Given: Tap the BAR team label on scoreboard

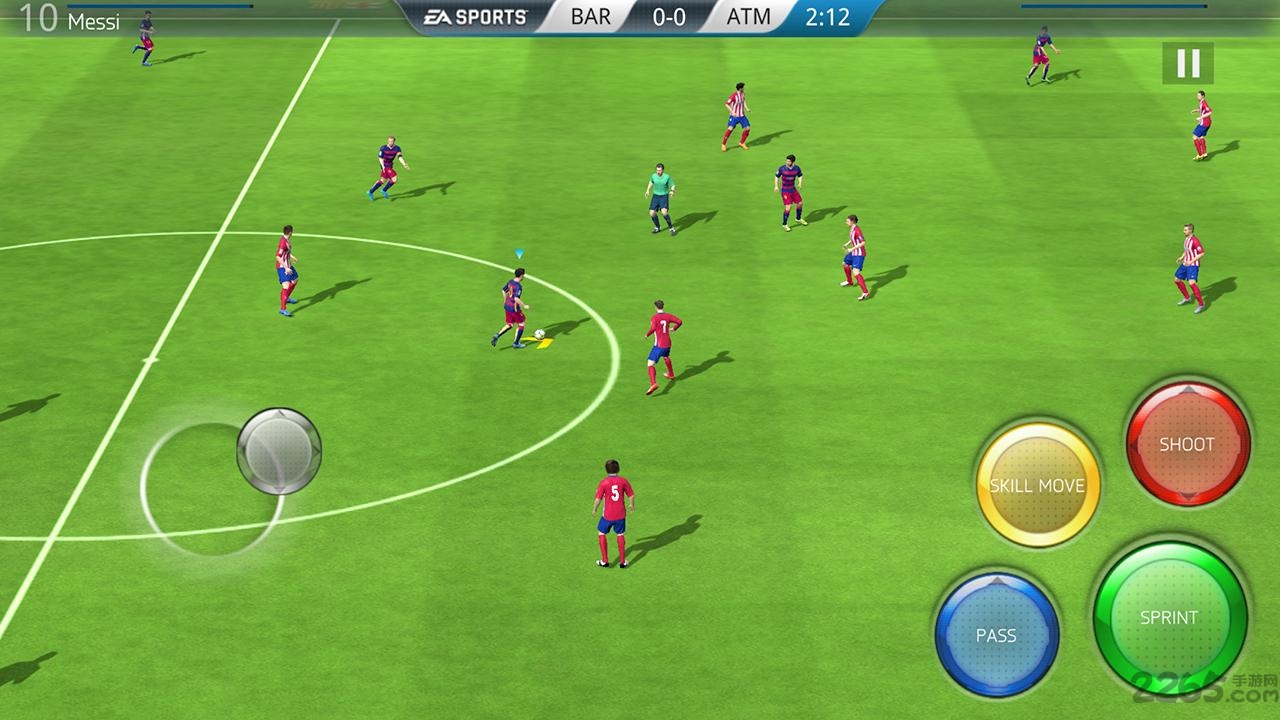Looking at the screenshot, I should pyautogui.click(x=588, y=17).
